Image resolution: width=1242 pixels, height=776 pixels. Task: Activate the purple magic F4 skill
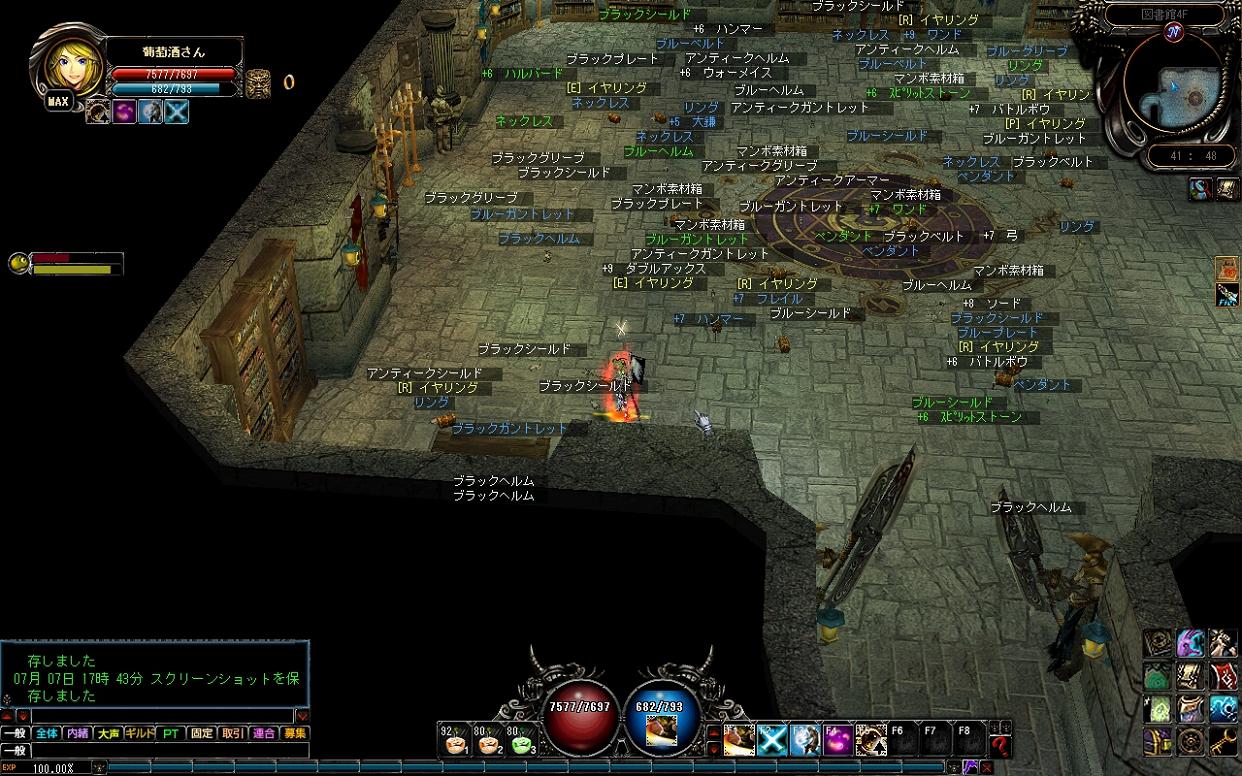click(837, 740)
